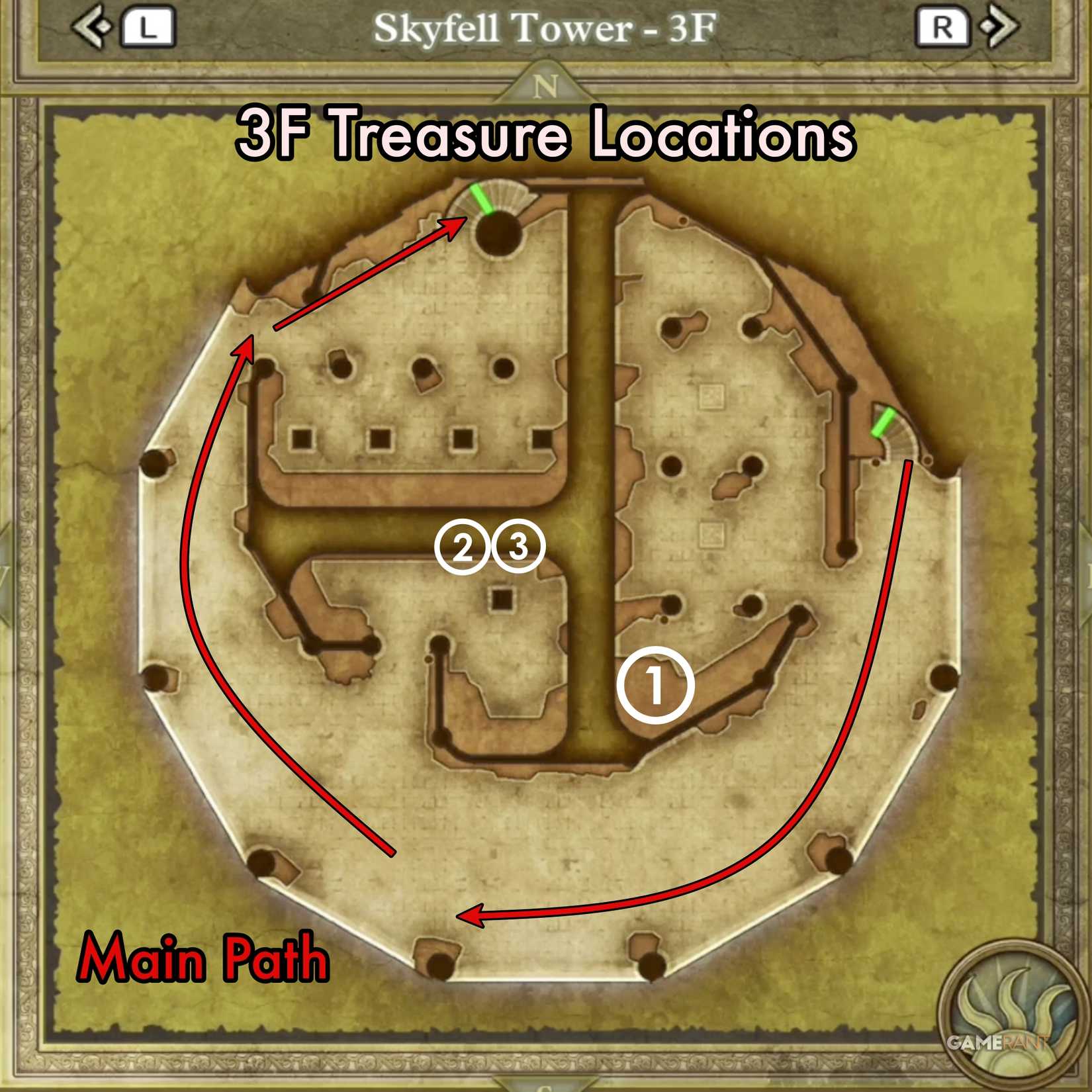Viewport: 1092px width, 1092px height.
Task: Click the north compass N marker
Action: coord(545,86)
